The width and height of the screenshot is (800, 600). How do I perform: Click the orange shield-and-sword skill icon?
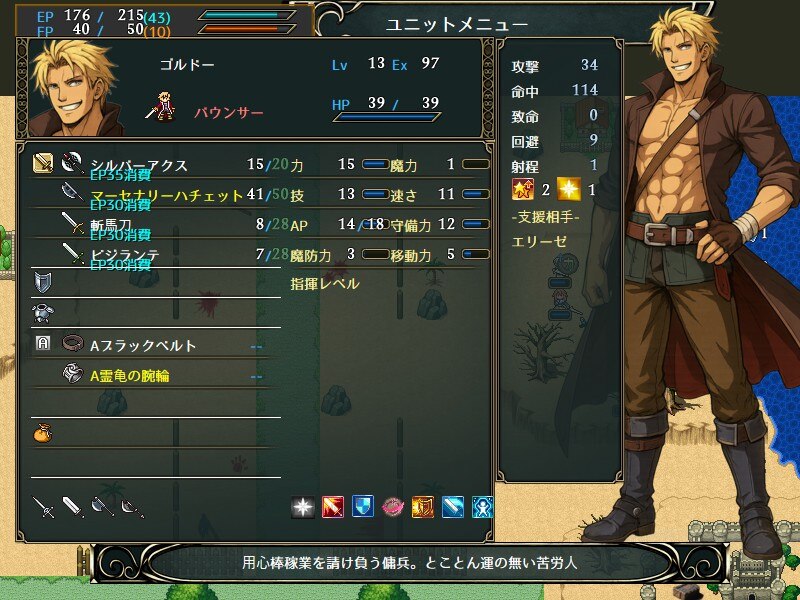(423, 507)
